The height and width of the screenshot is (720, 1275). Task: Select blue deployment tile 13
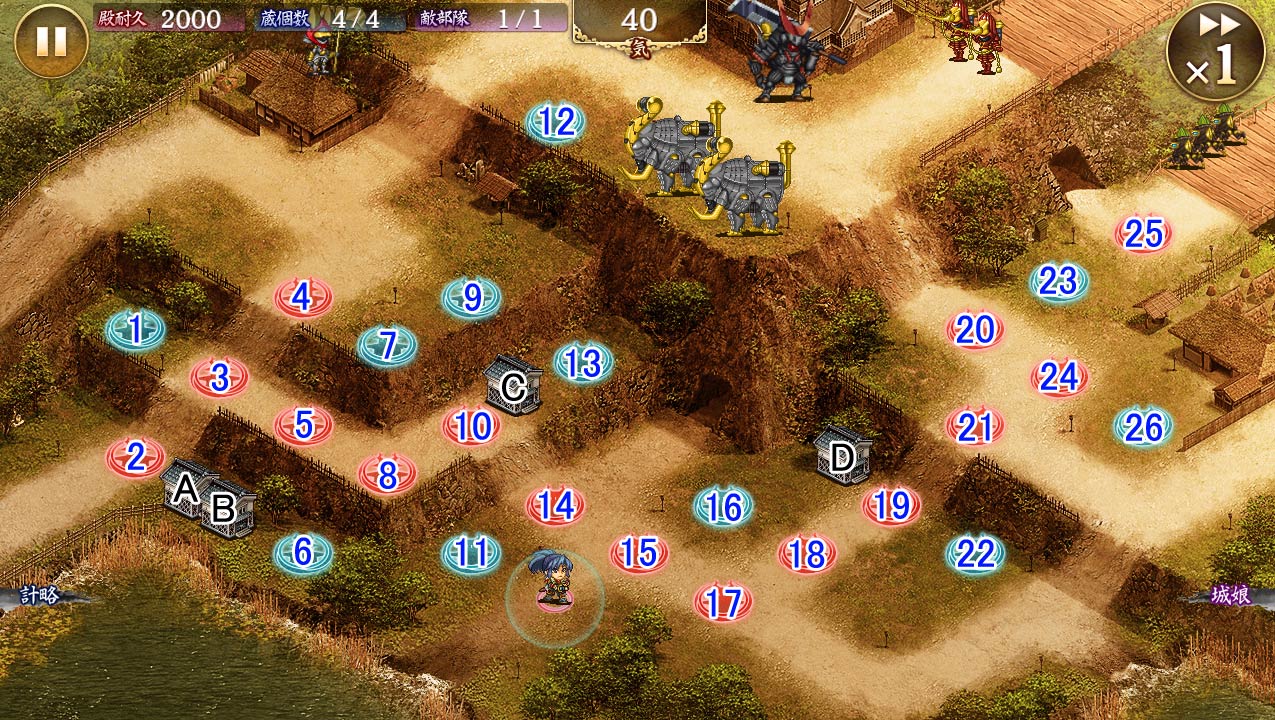582,364
